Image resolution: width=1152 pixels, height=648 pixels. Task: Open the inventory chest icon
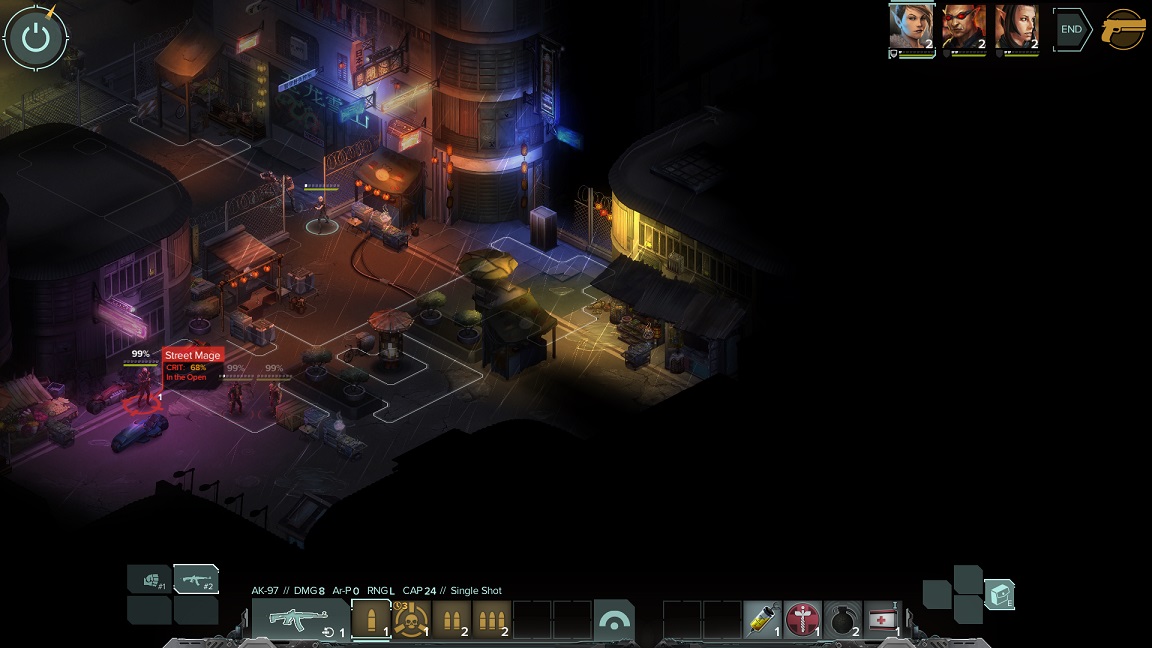coord(999,594)
